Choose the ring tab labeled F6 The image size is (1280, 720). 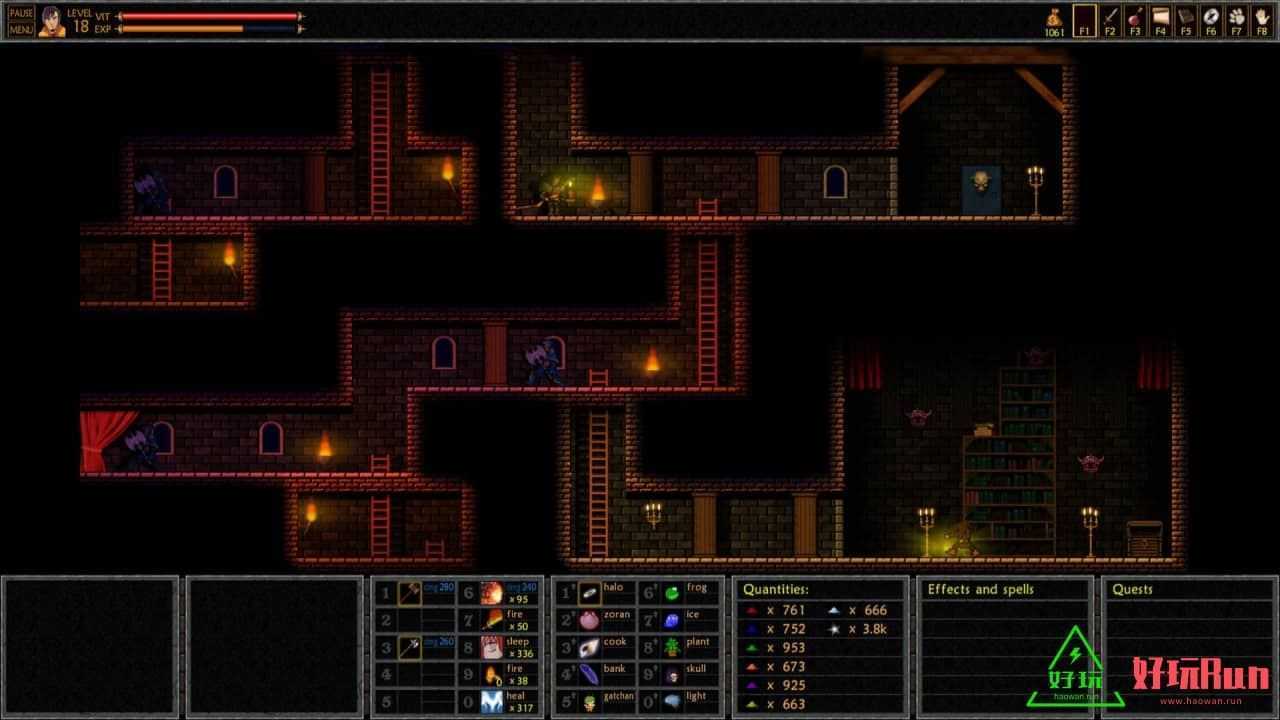pos(1211,20)
